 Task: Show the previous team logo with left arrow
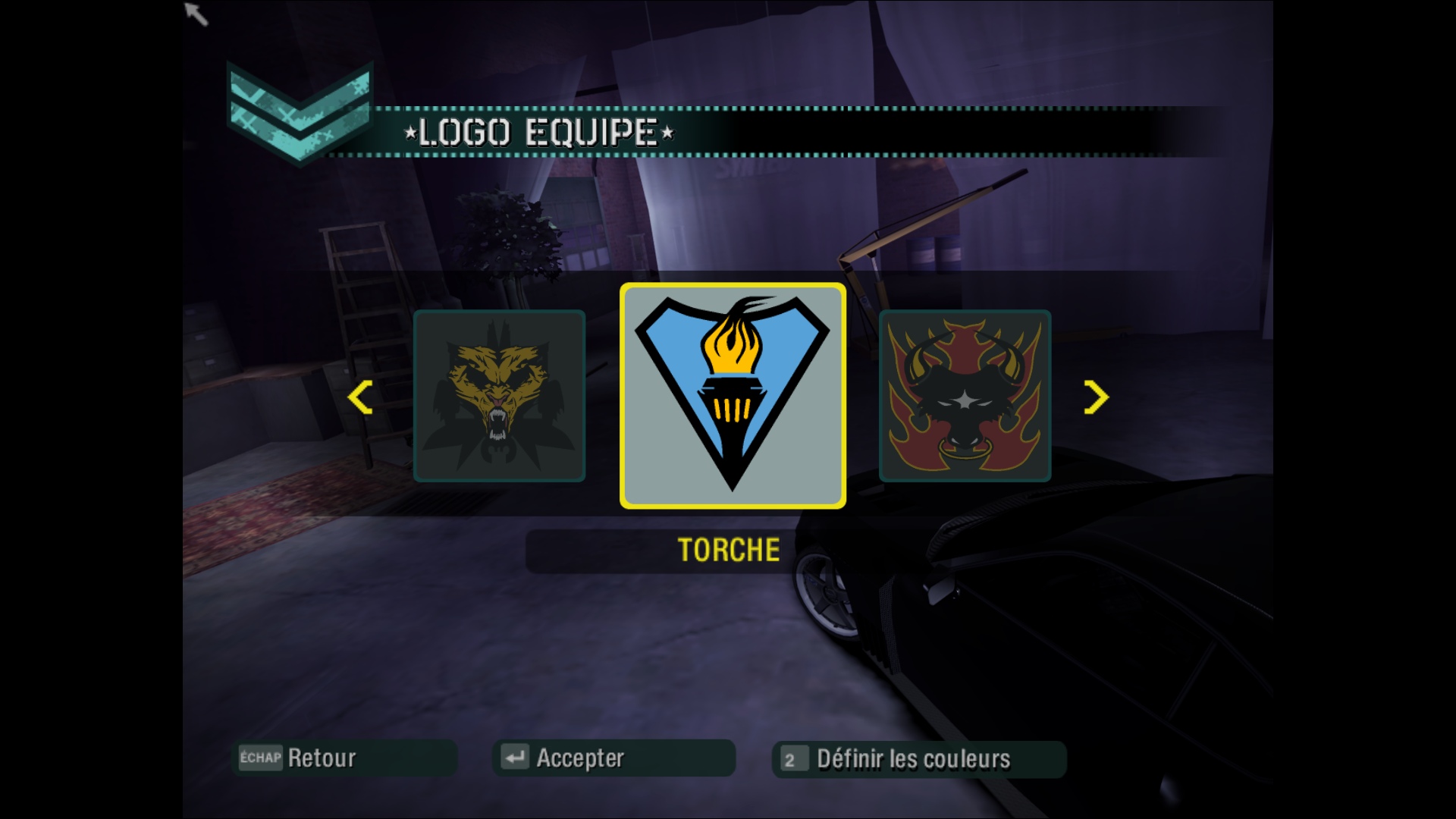tap(360, 397)
